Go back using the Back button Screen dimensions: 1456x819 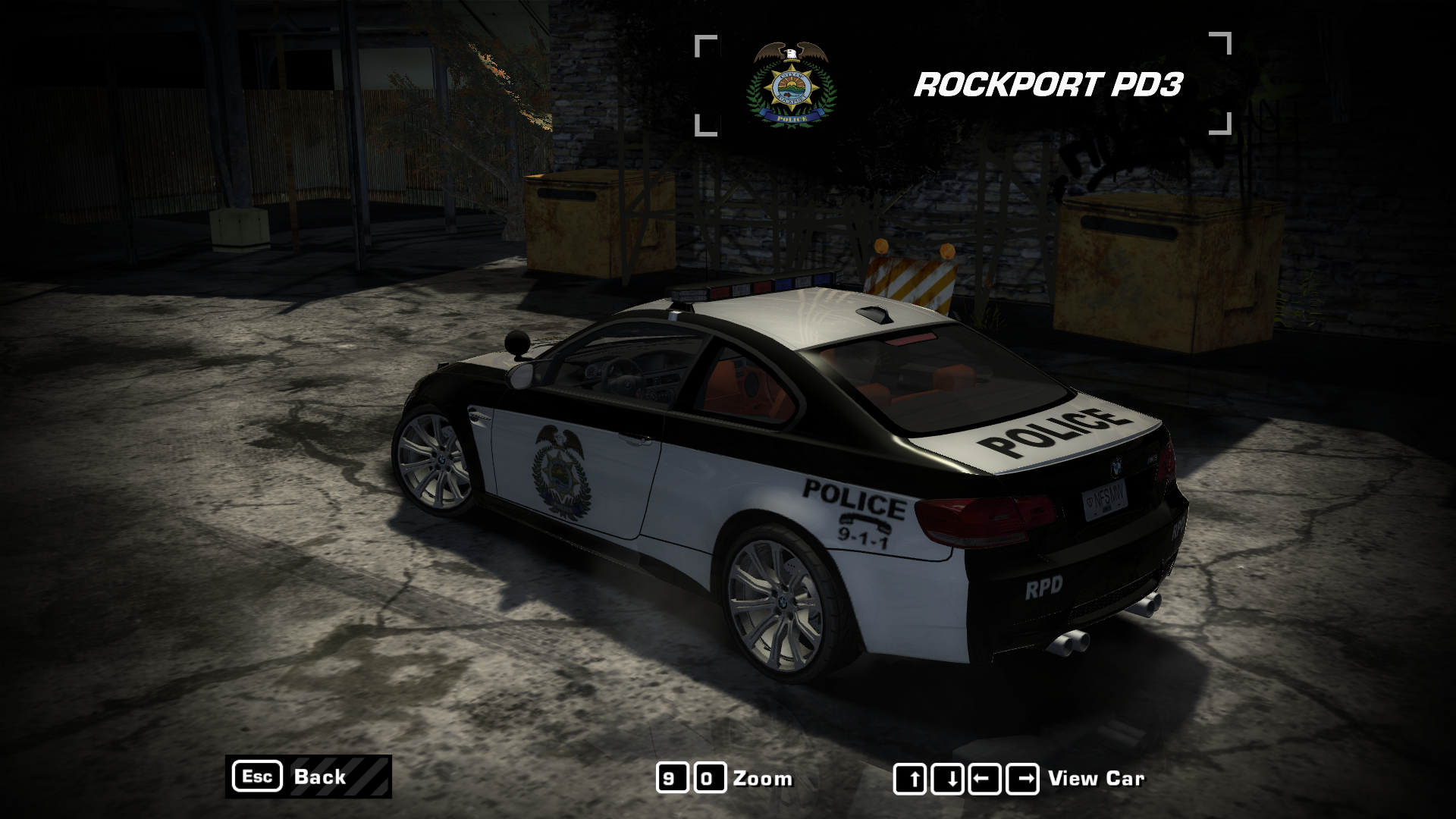tap(309, 777)
